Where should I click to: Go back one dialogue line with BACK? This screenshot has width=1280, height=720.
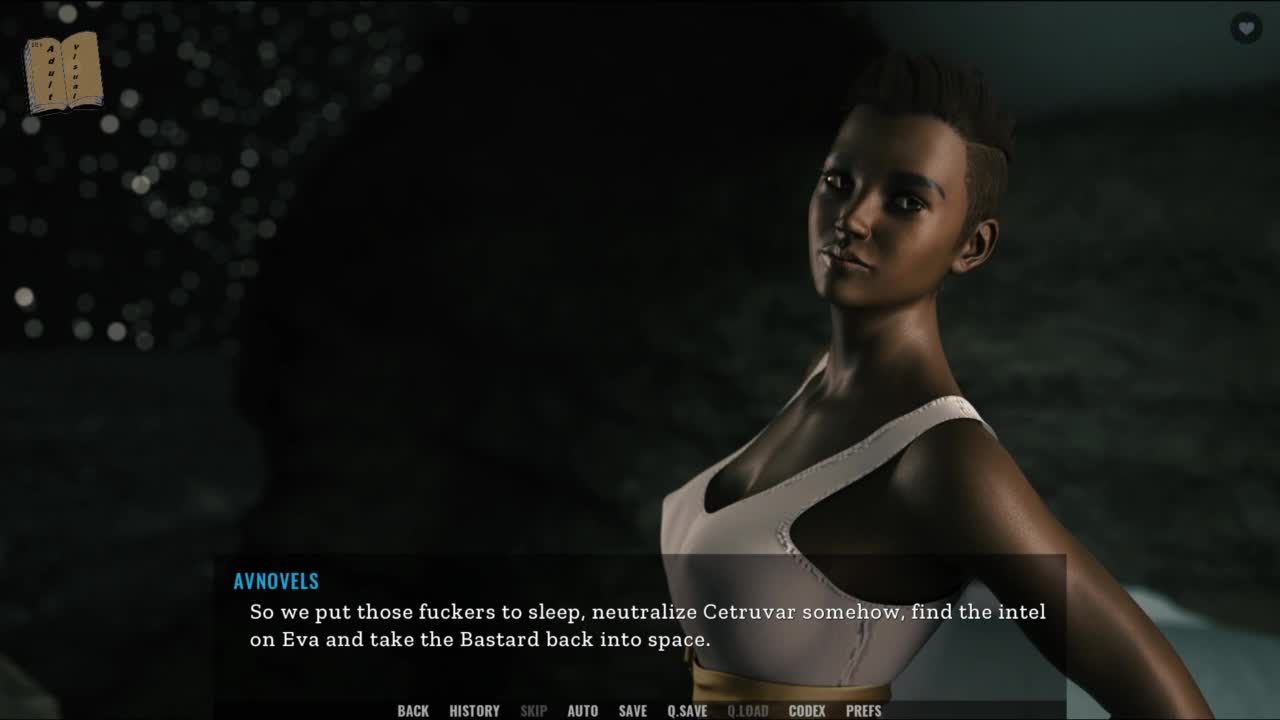click(x=413, y=711)
